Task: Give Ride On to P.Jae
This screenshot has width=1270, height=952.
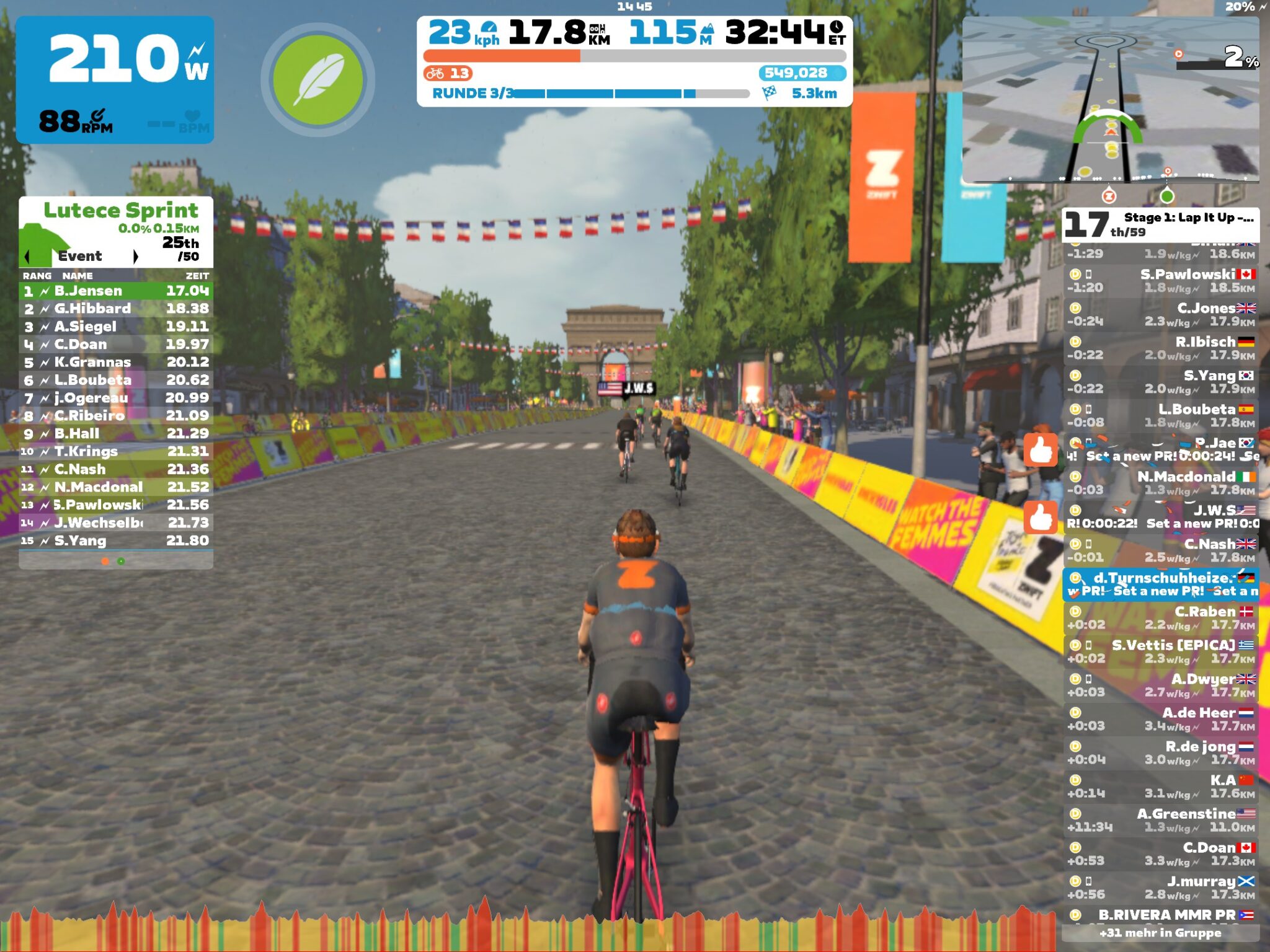Action: click(1041, 449)
